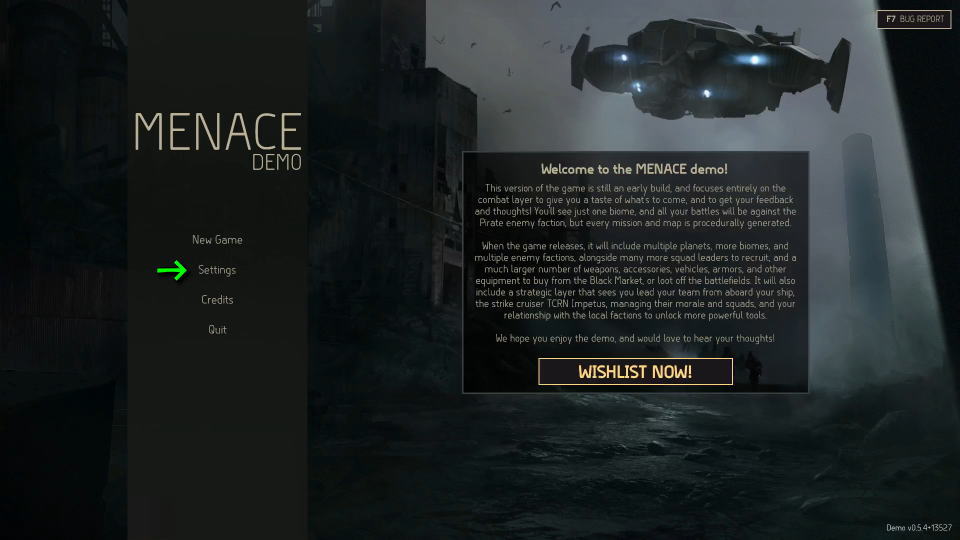Open the Settings menu
The height and width of the screenshot is (540, 960).
pyautogui.click(x=217, y=270)
